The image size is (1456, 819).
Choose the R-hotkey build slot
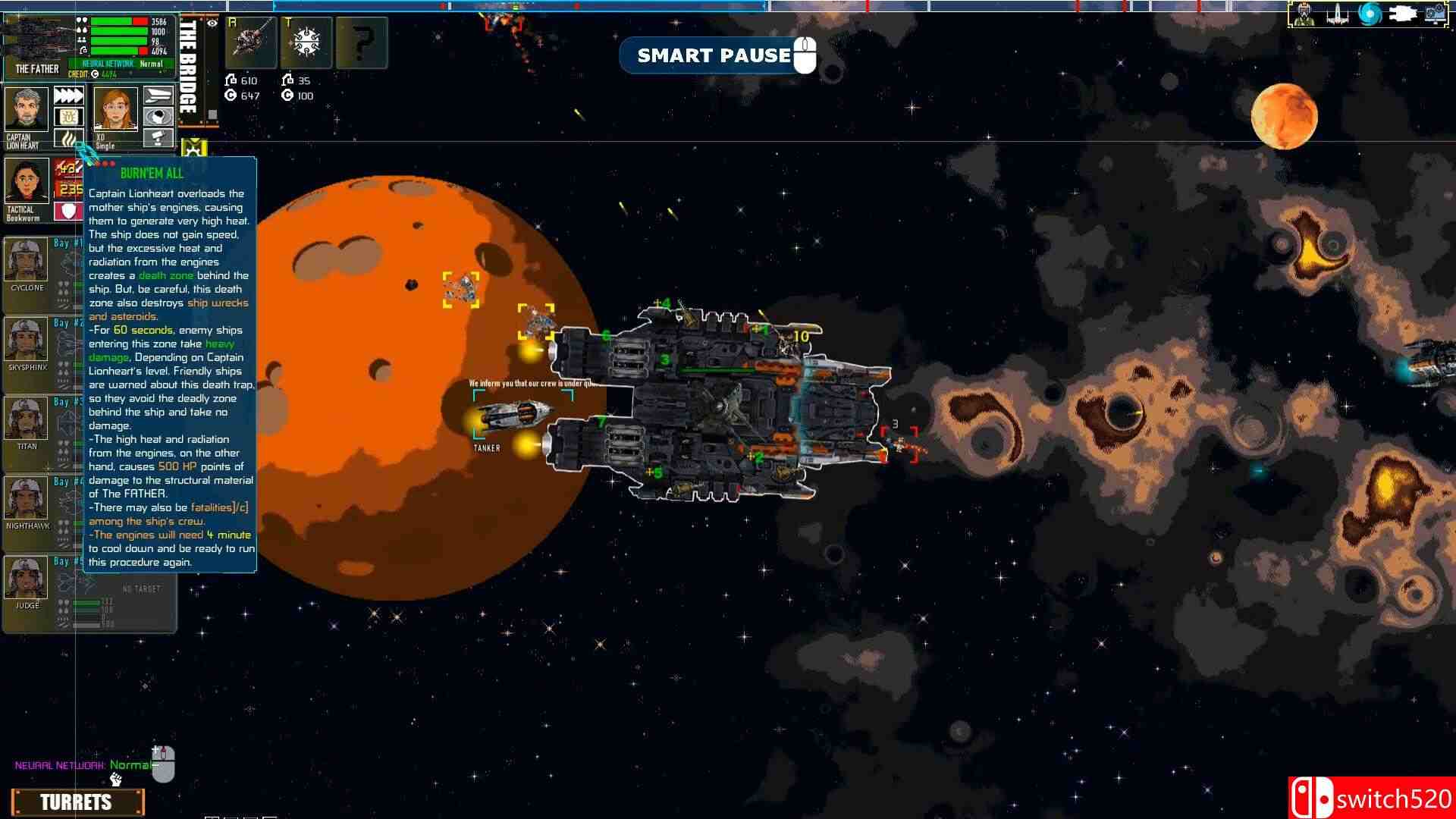tap(250, 42)
